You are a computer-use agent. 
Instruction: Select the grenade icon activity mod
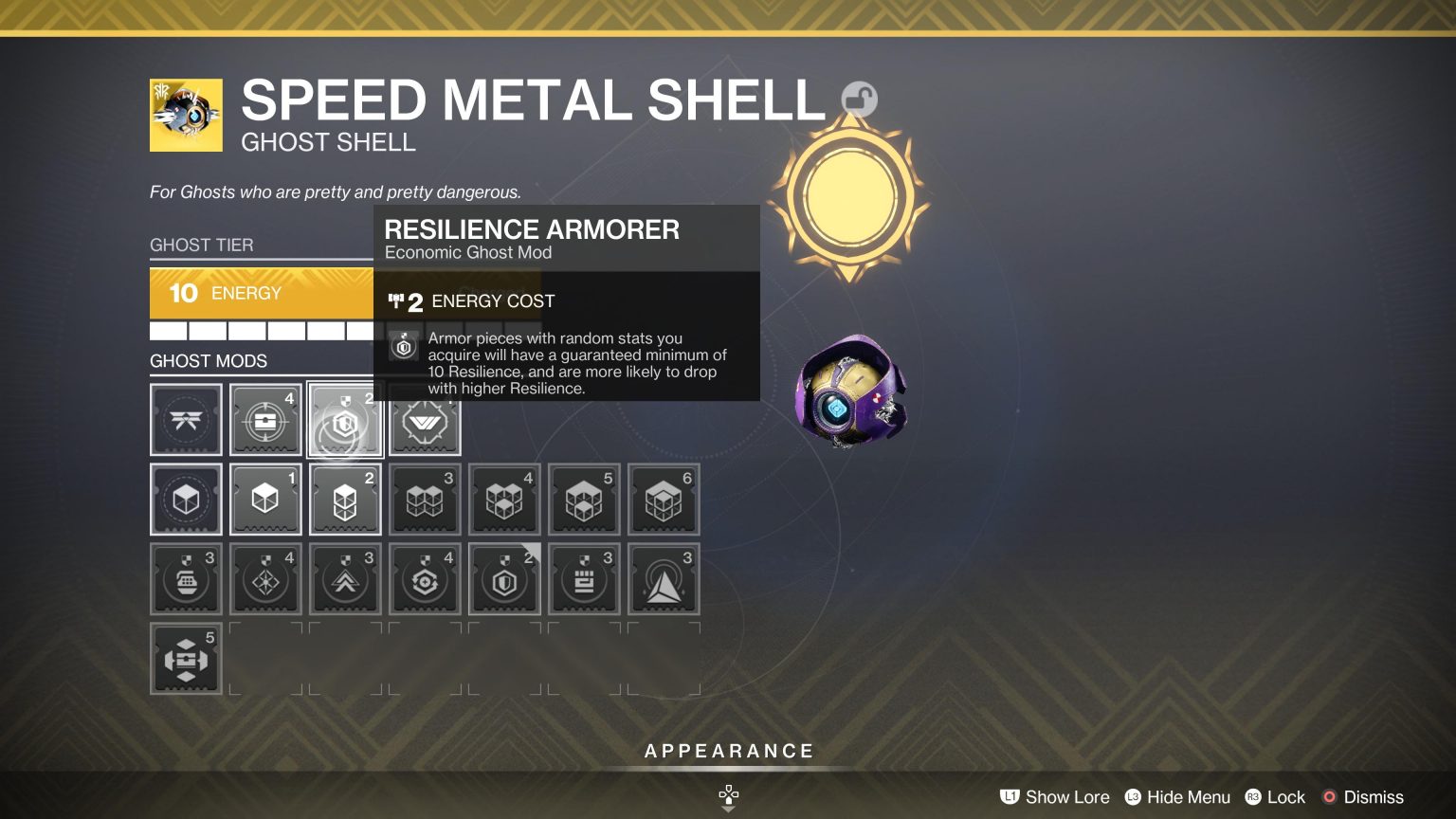[186, 579]
